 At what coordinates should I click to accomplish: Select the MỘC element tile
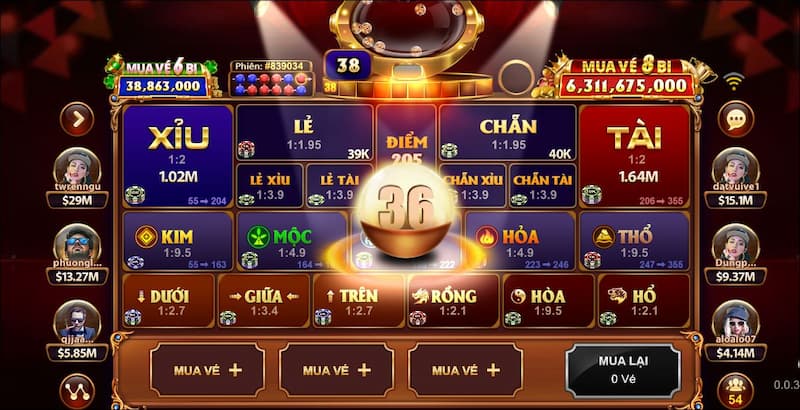290,241
